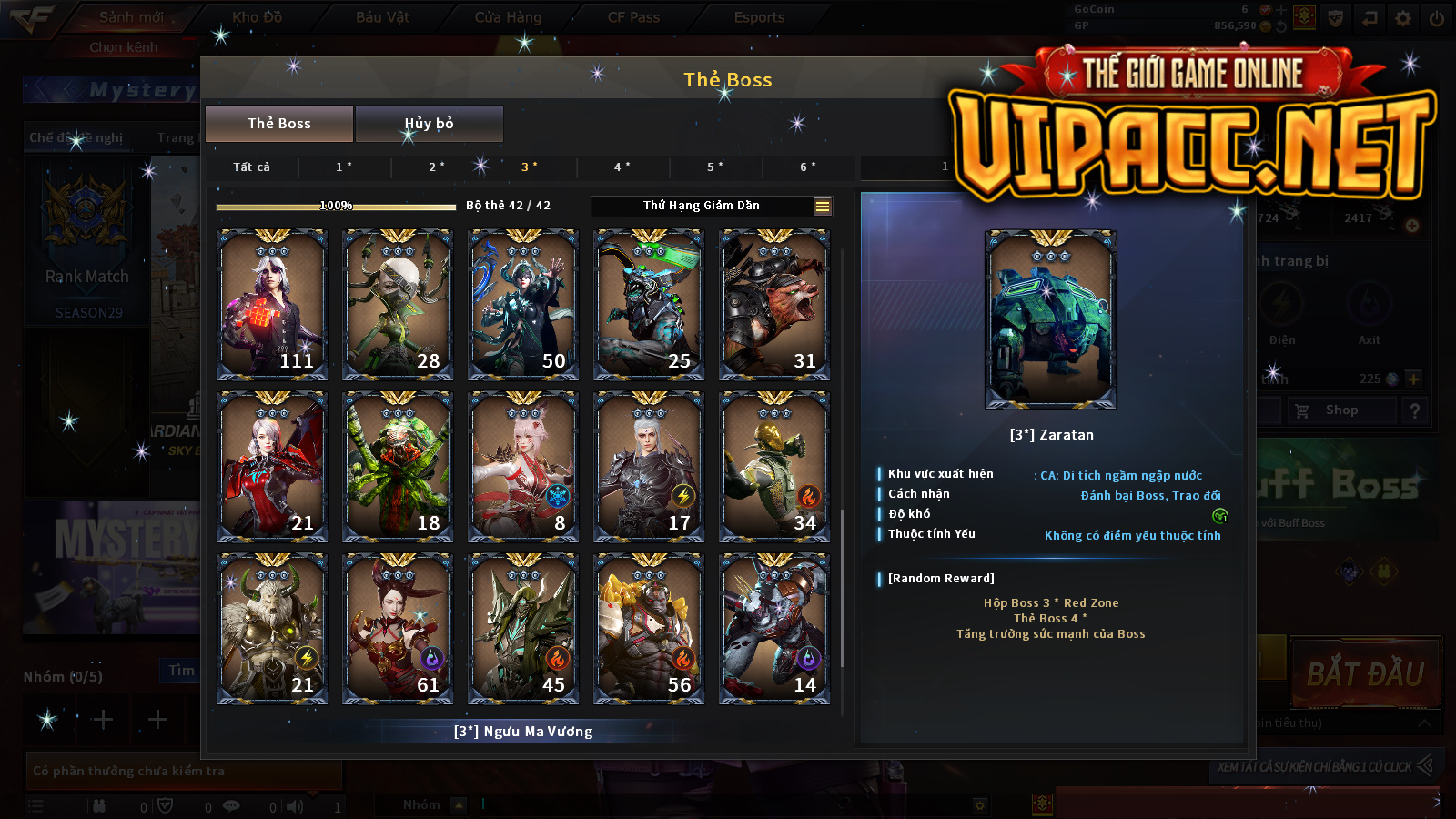Click the BẮT ĐẦU start button

click(1365, 674)
